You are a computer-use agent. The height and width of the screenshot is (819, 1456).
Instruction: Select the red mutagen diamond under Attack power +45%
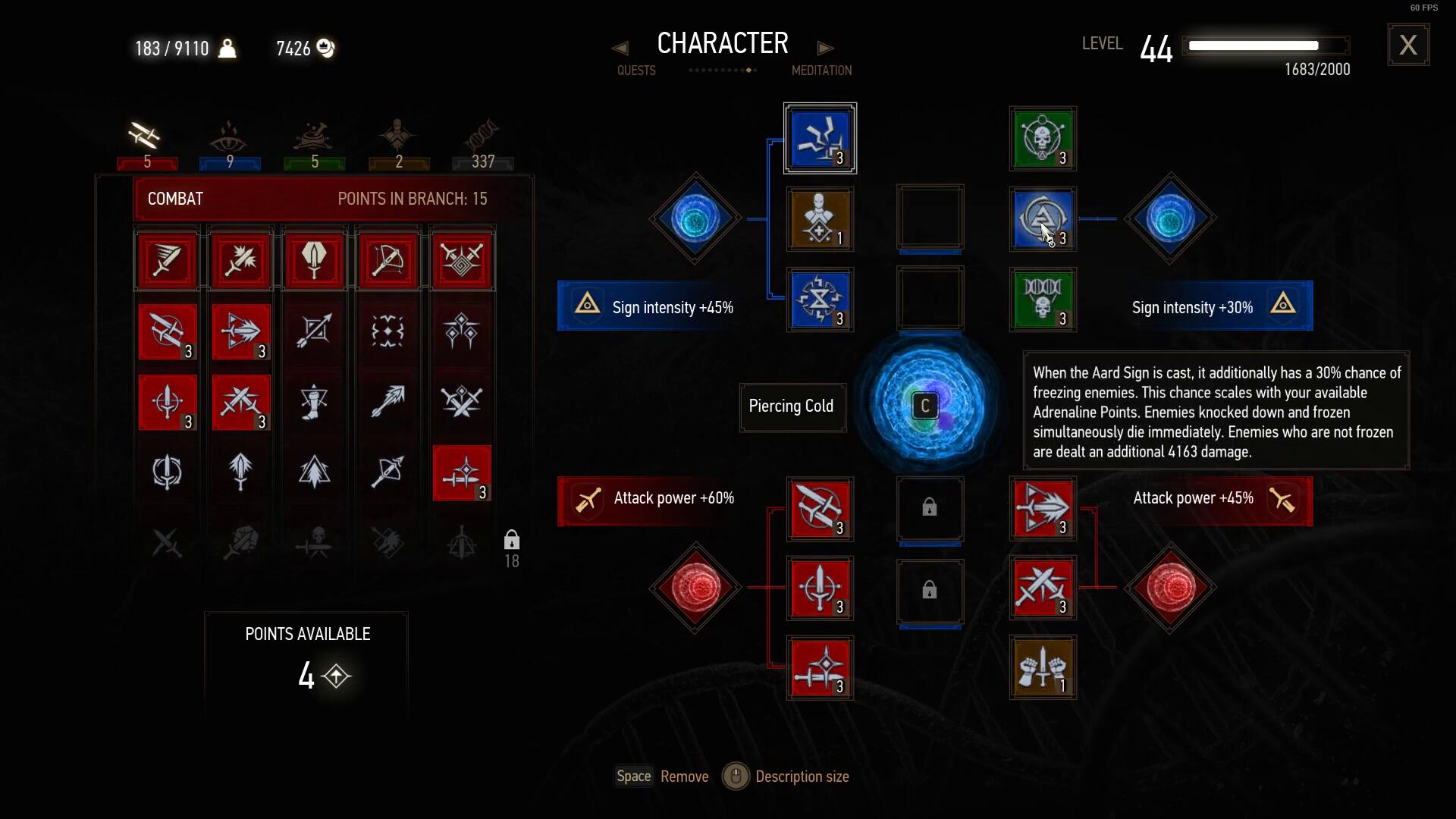(x=1170, y=588)
